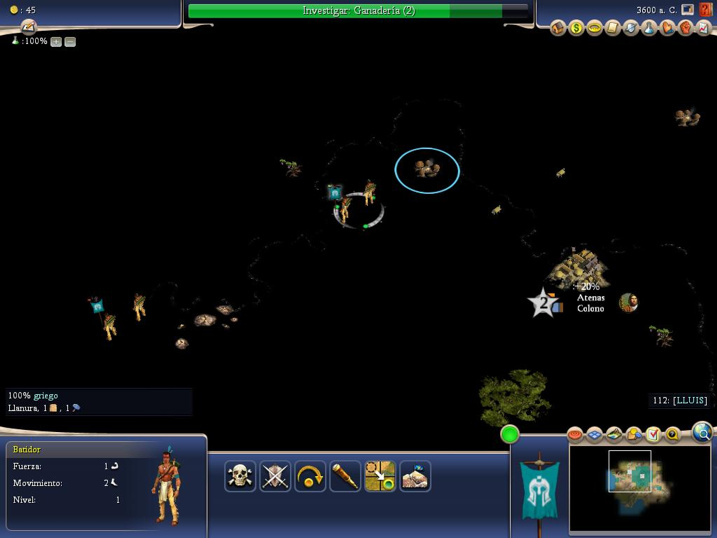The image size is (717, 538).
Task: Open the military advisor fist icon
Action: 685,28
